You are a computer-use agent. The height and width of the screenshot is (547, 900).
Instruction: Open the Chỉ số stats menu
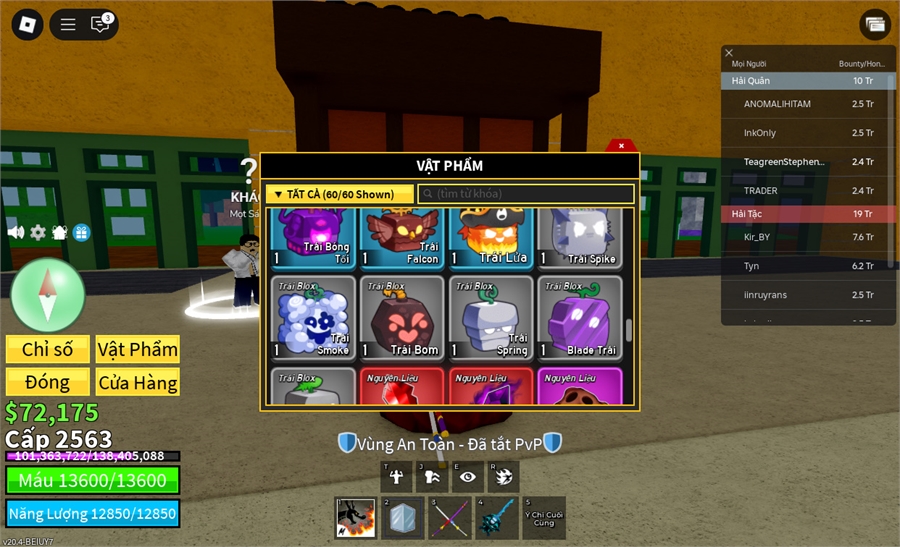tap(48, 349)
